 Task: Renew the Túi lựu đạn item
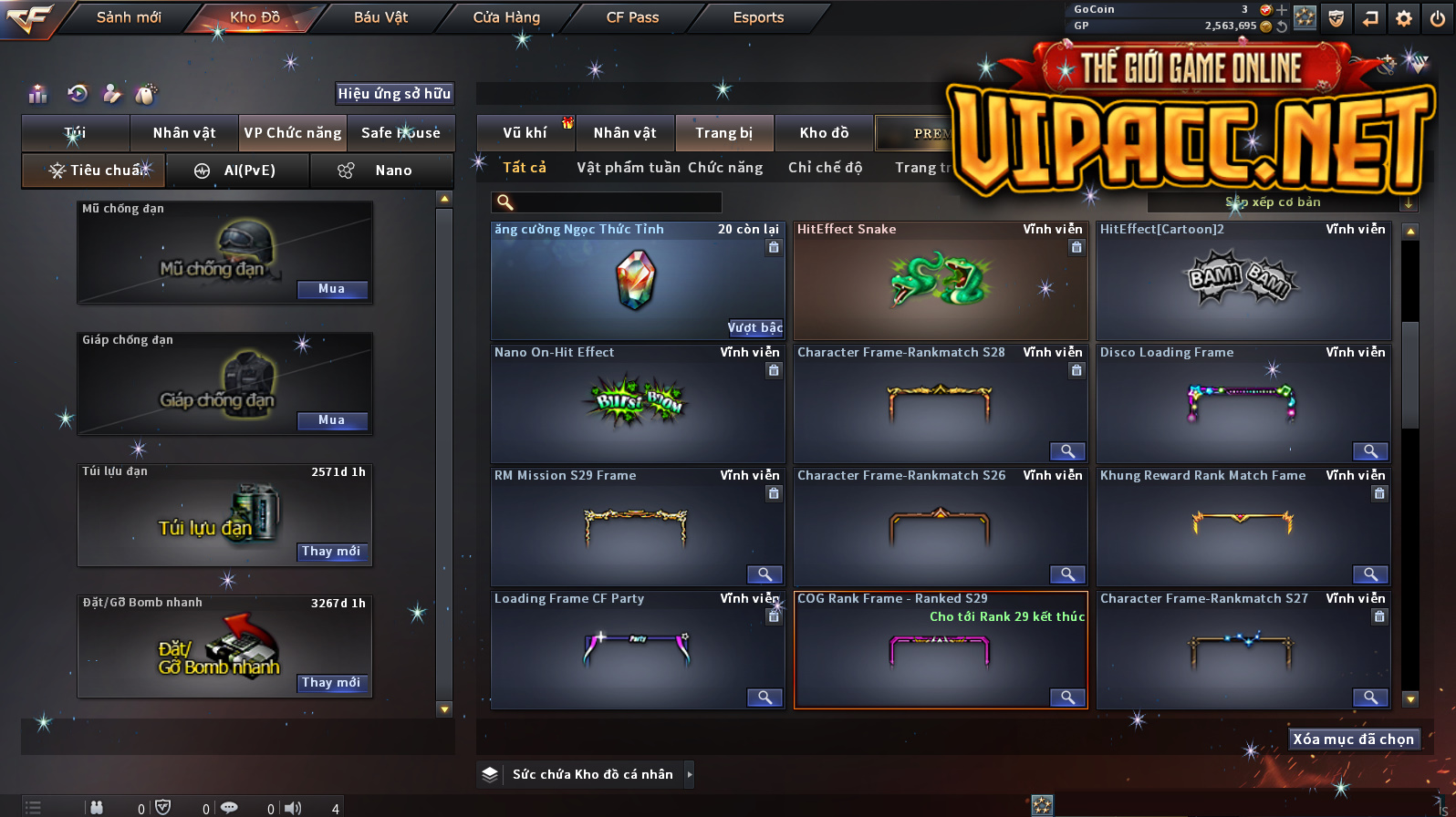tap(331, 552)
